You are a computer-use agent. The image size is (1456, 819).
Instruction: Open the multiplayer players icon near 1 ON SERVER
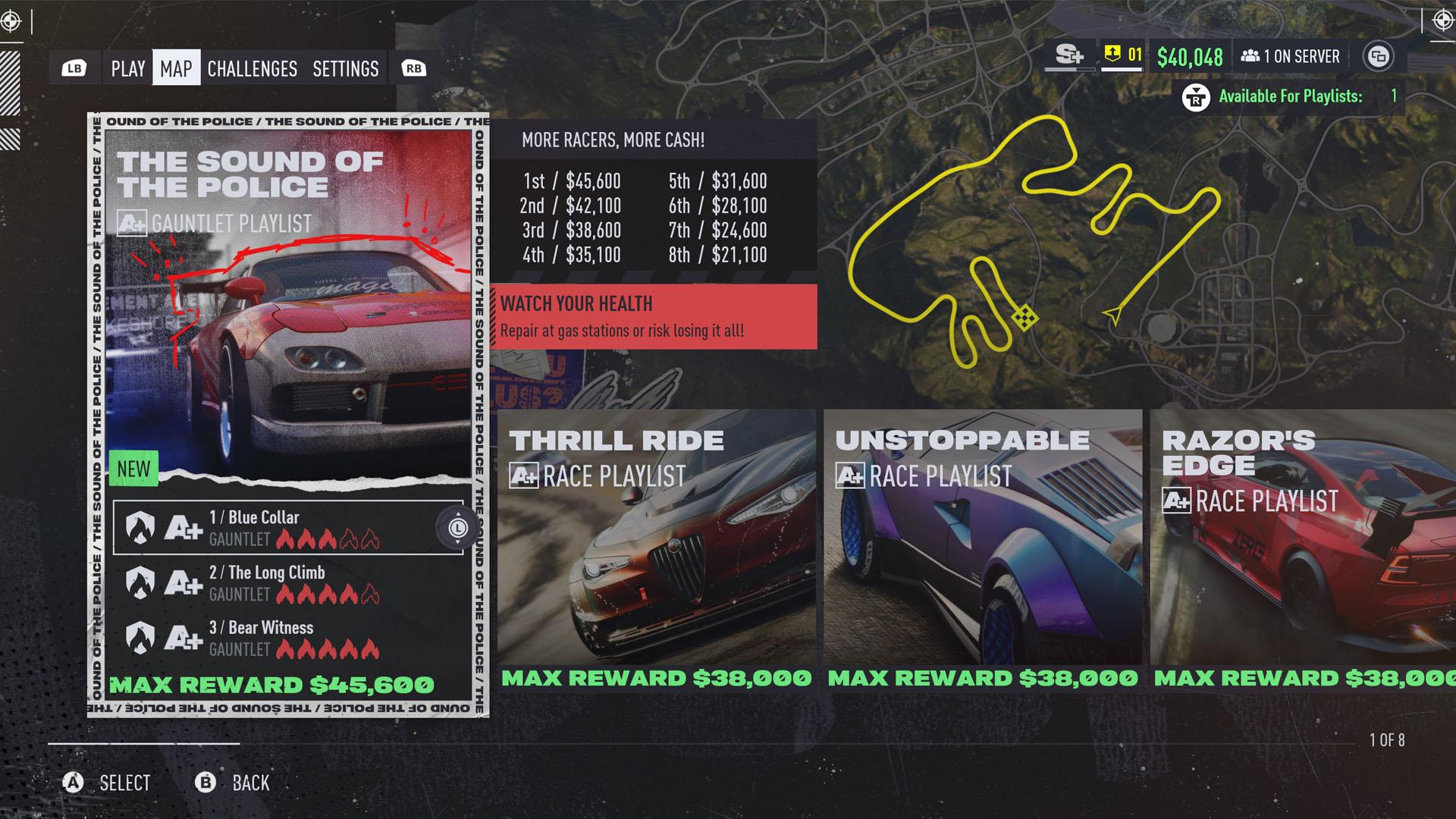1252,55
